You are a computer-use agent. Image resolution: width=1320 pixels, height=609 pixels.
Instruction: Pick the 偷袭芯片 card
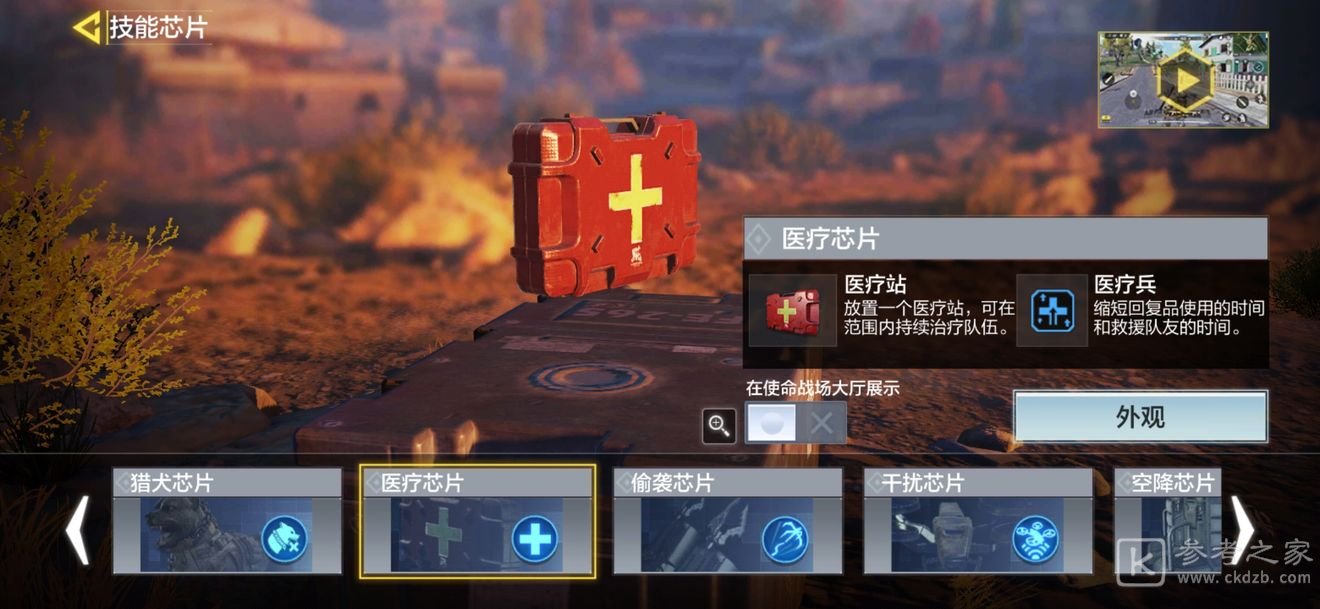tap(727, 521)
